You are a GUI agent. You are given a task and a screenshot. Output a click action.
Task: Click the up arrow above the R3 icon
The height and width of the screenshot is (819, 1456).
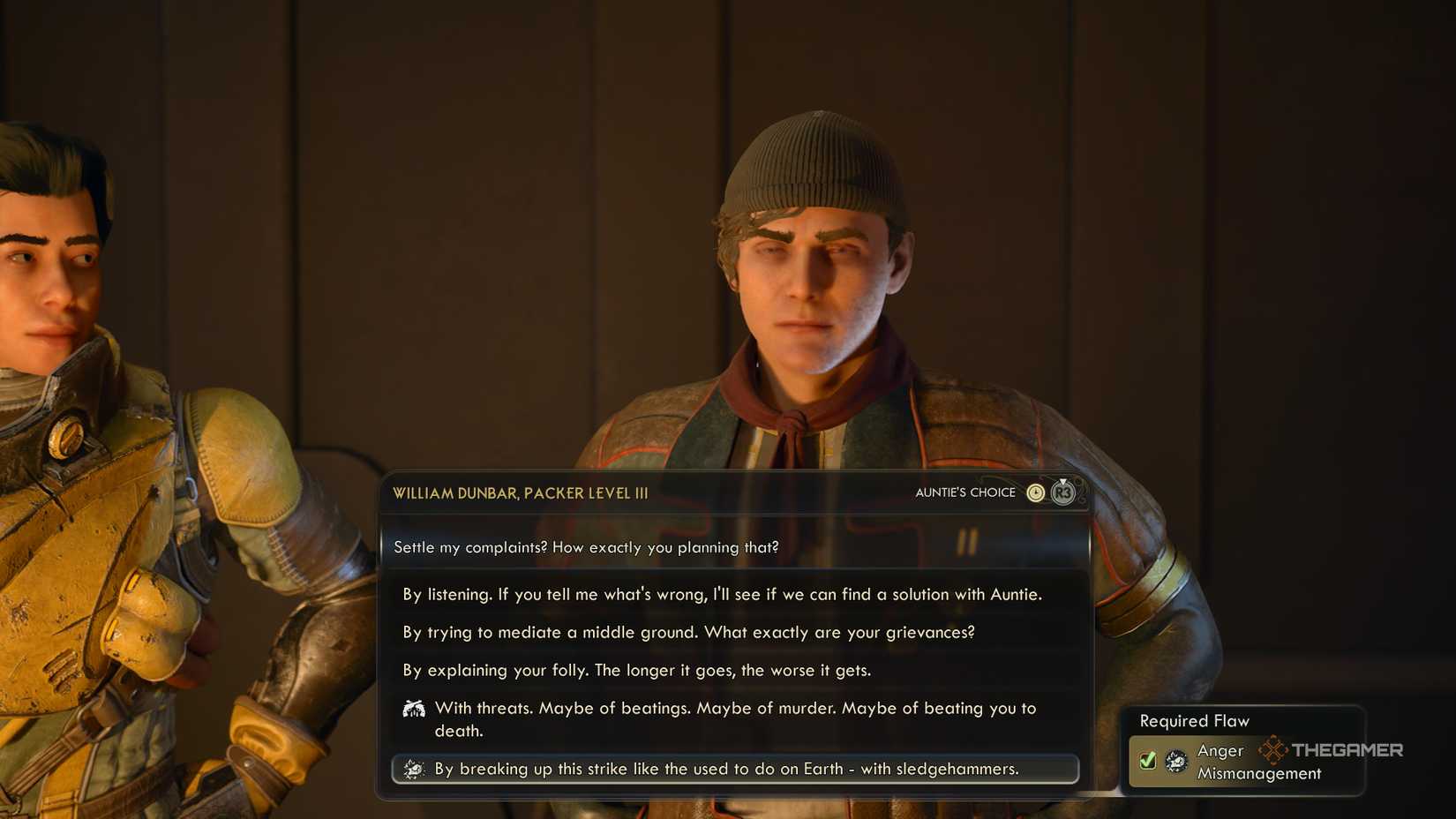pyautogui.click(x=1062, y=480)
